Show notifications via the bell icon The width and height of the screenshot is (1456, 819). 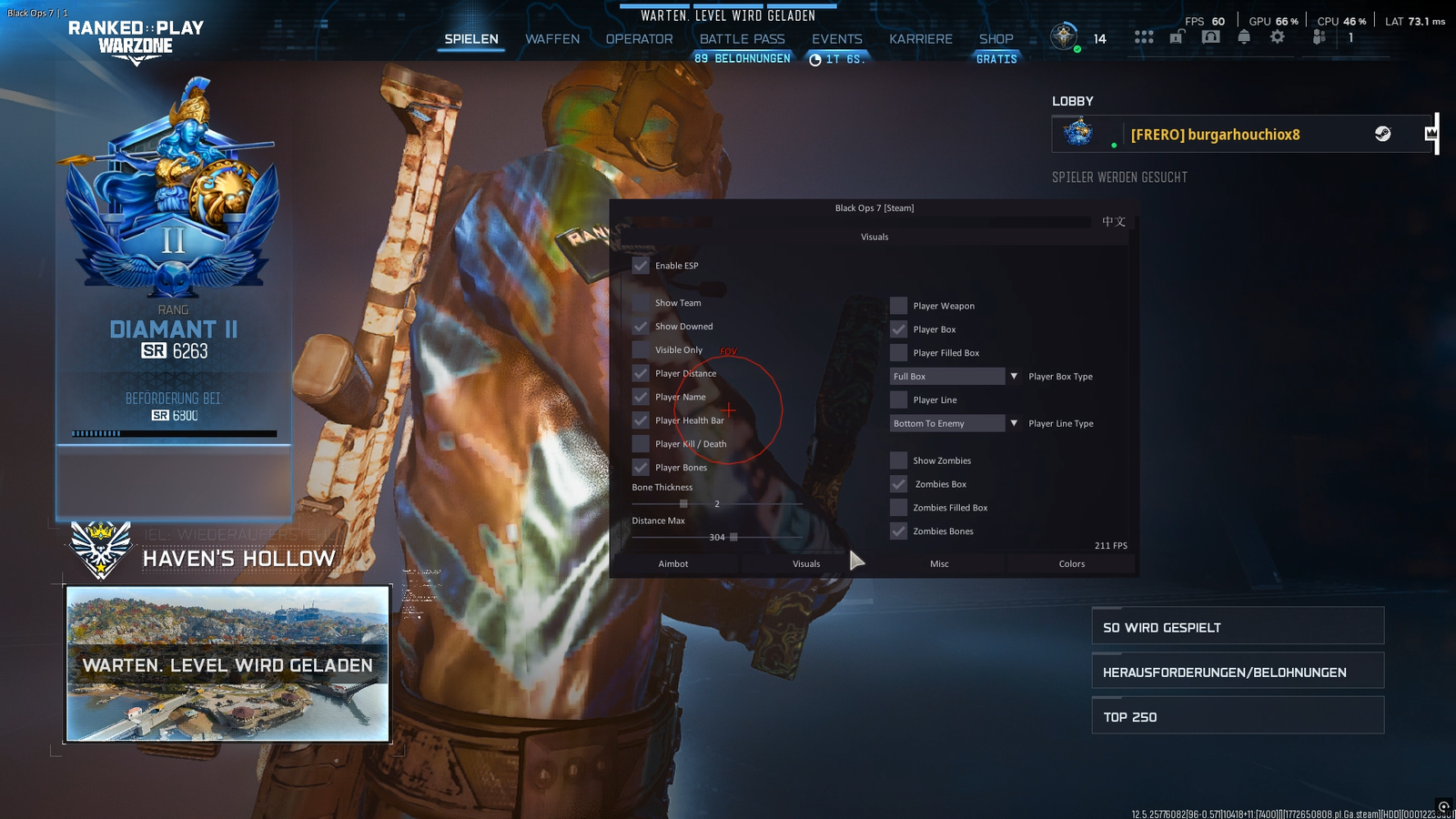pos(1244,37)
